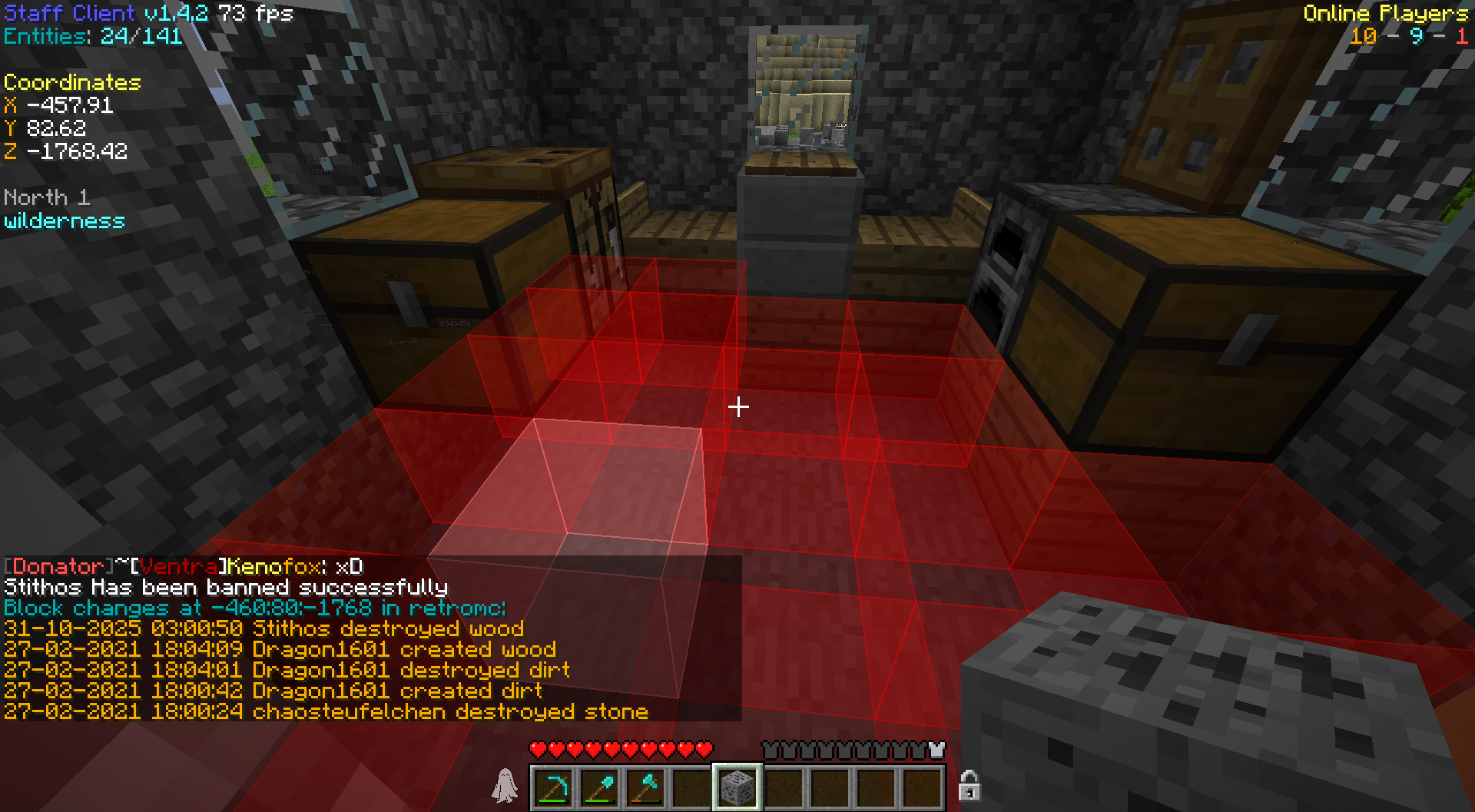Select the diamond axe hotbar slot
Screen dimensions: 1475x812
[x=645, y=787]
